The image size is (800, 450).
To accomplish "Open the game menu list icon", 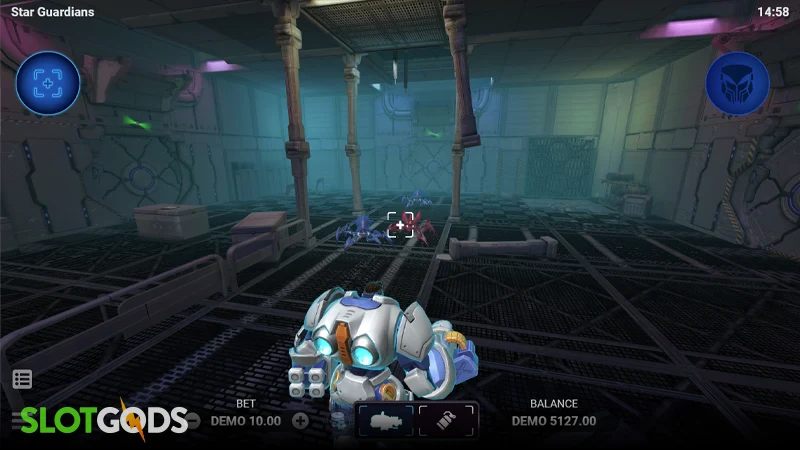I will click(22, 379).
